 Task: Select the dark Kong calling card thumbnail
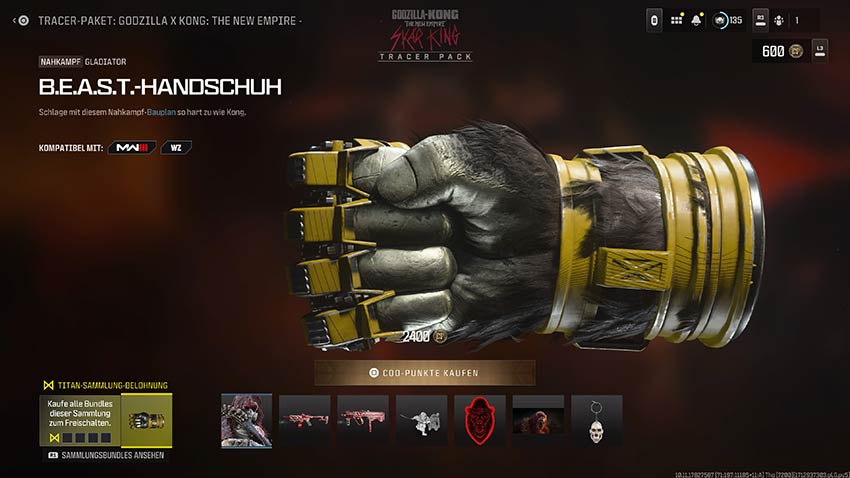click(538, 420)
